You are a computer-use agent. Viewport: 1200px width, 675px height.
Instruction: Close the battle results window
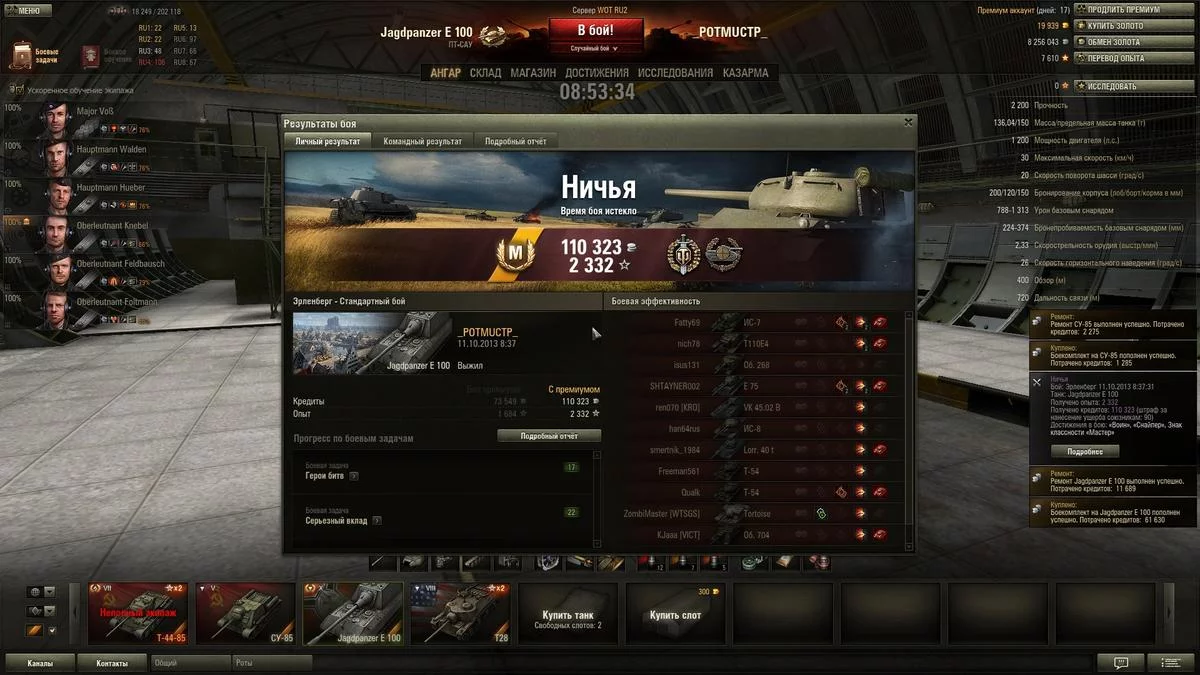[908, 122]
